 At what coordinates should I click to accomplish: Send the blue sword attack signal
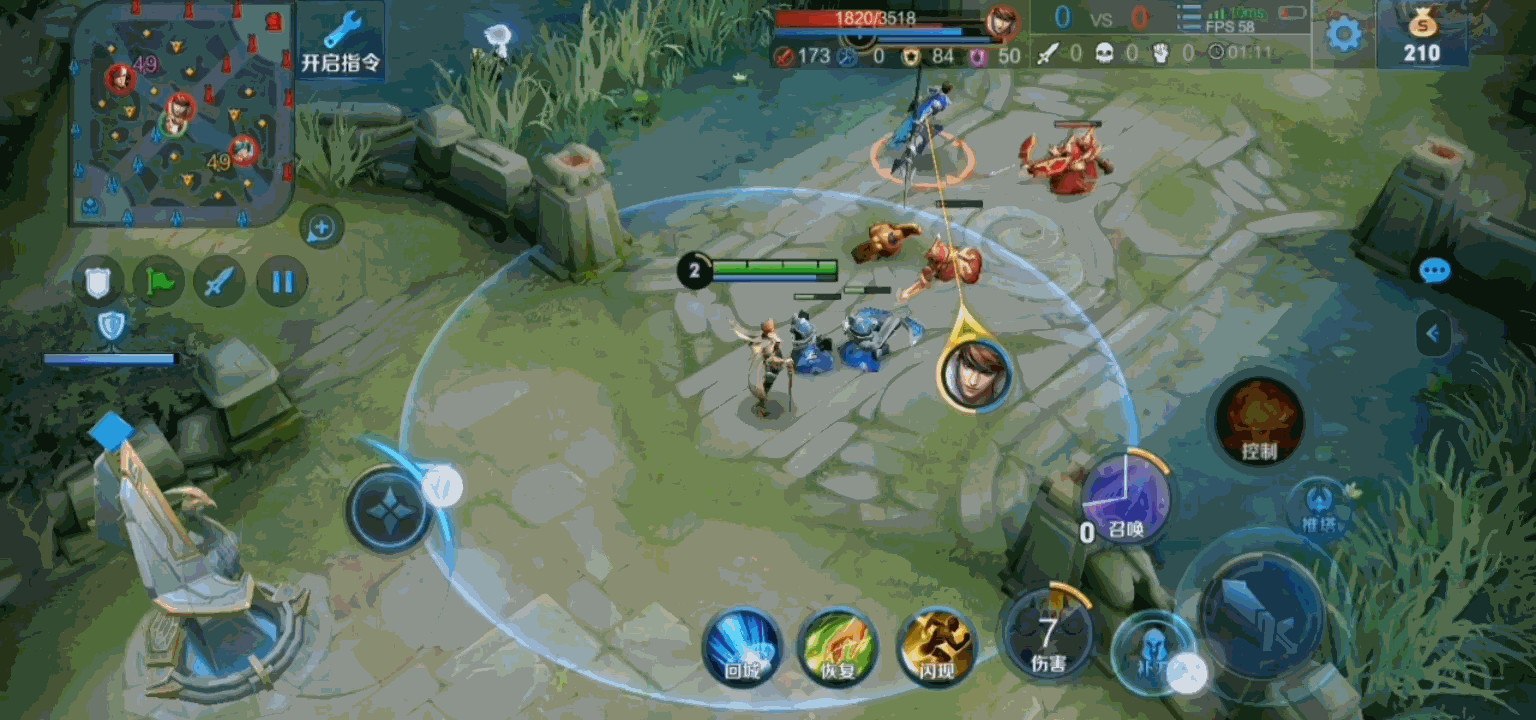coord(220,281)
